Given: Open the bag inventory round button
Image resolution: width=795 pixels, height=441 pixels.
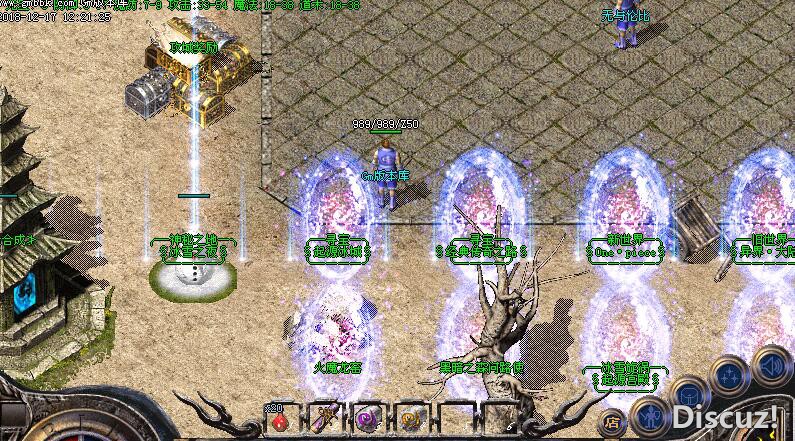Looking at the screenshot, I should point(690,393).
